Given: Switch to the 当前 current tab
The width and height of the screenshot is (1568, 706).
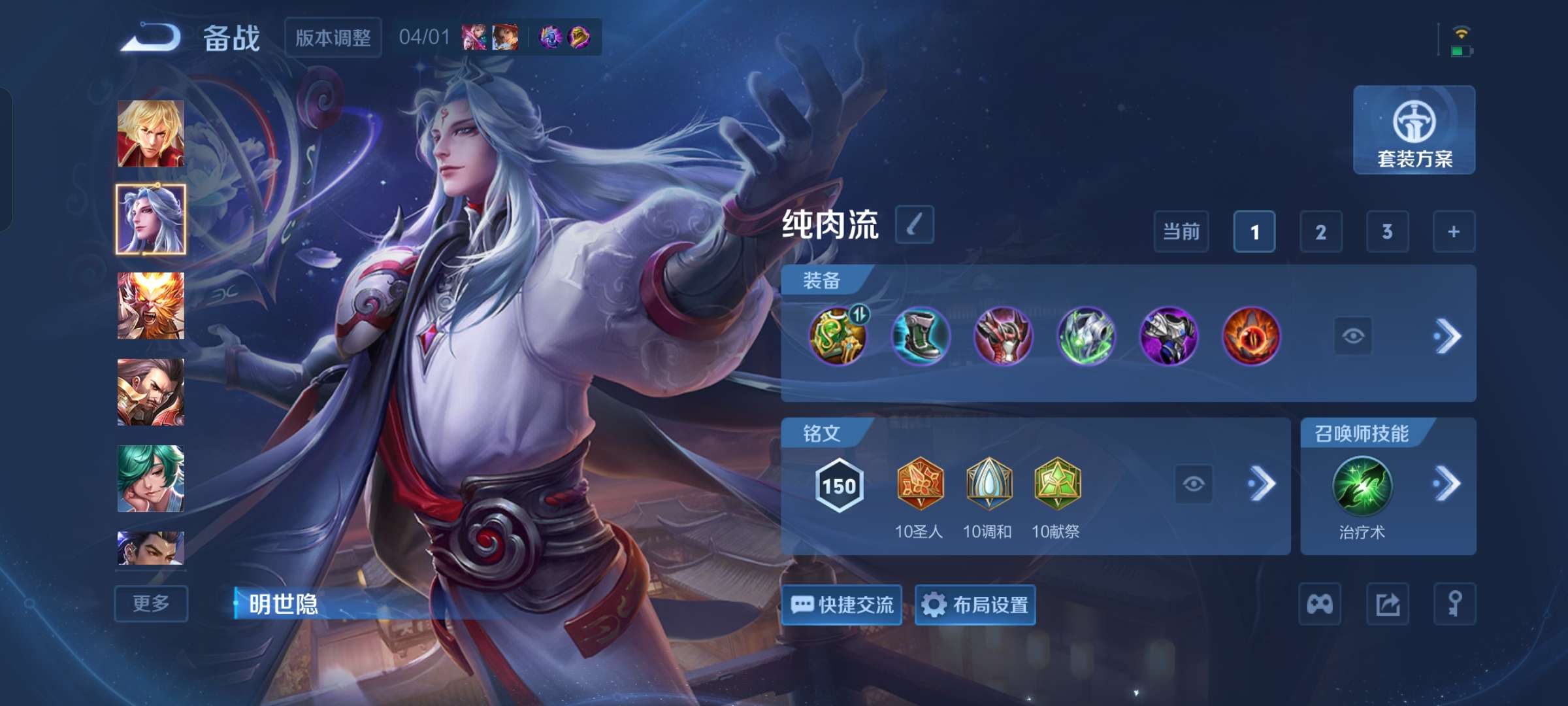Looking at the screenshot, I should pos(1181,231).
